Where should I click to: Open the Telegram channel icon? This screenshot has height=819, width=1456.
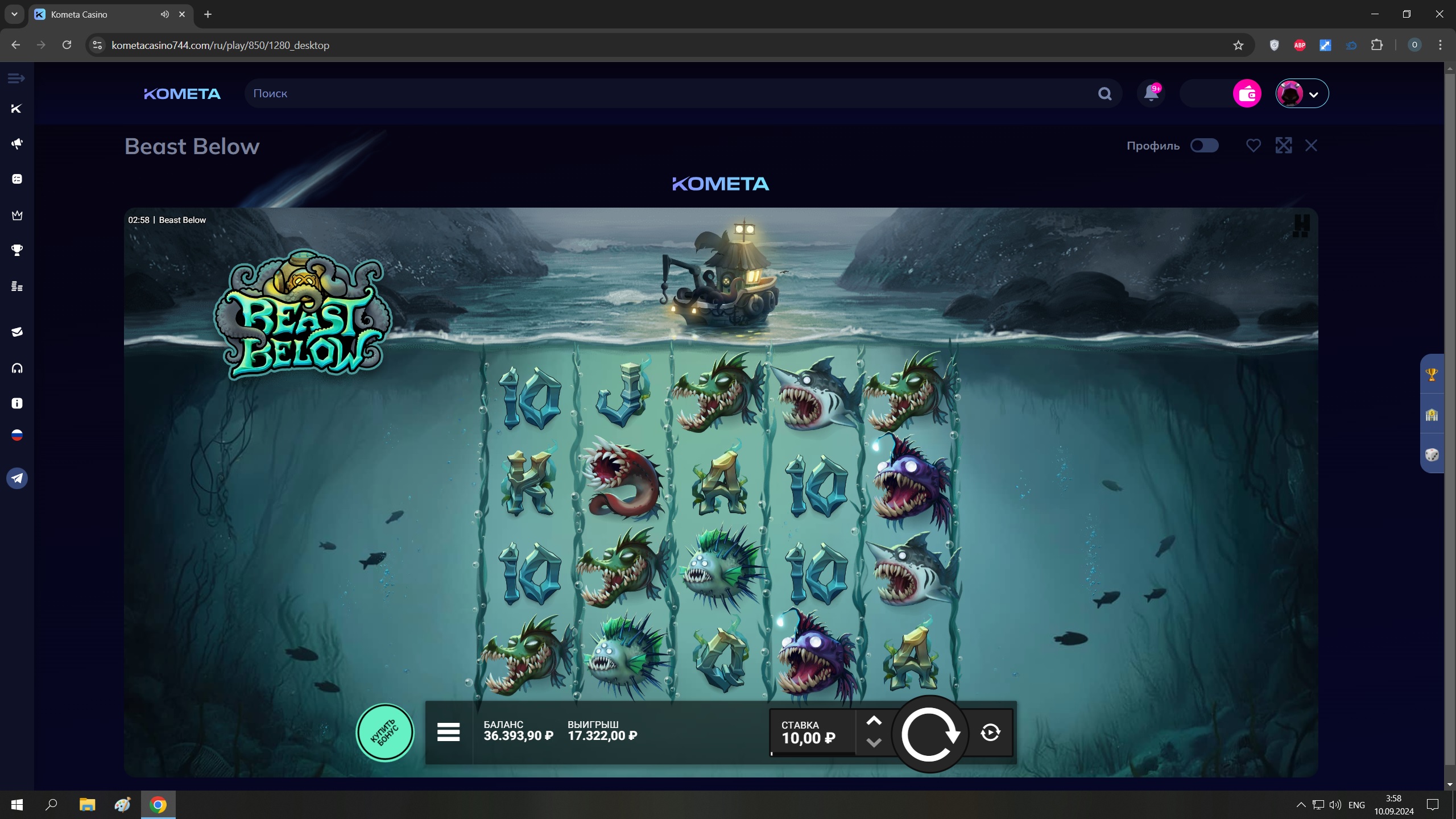click(x=17, y=478)
